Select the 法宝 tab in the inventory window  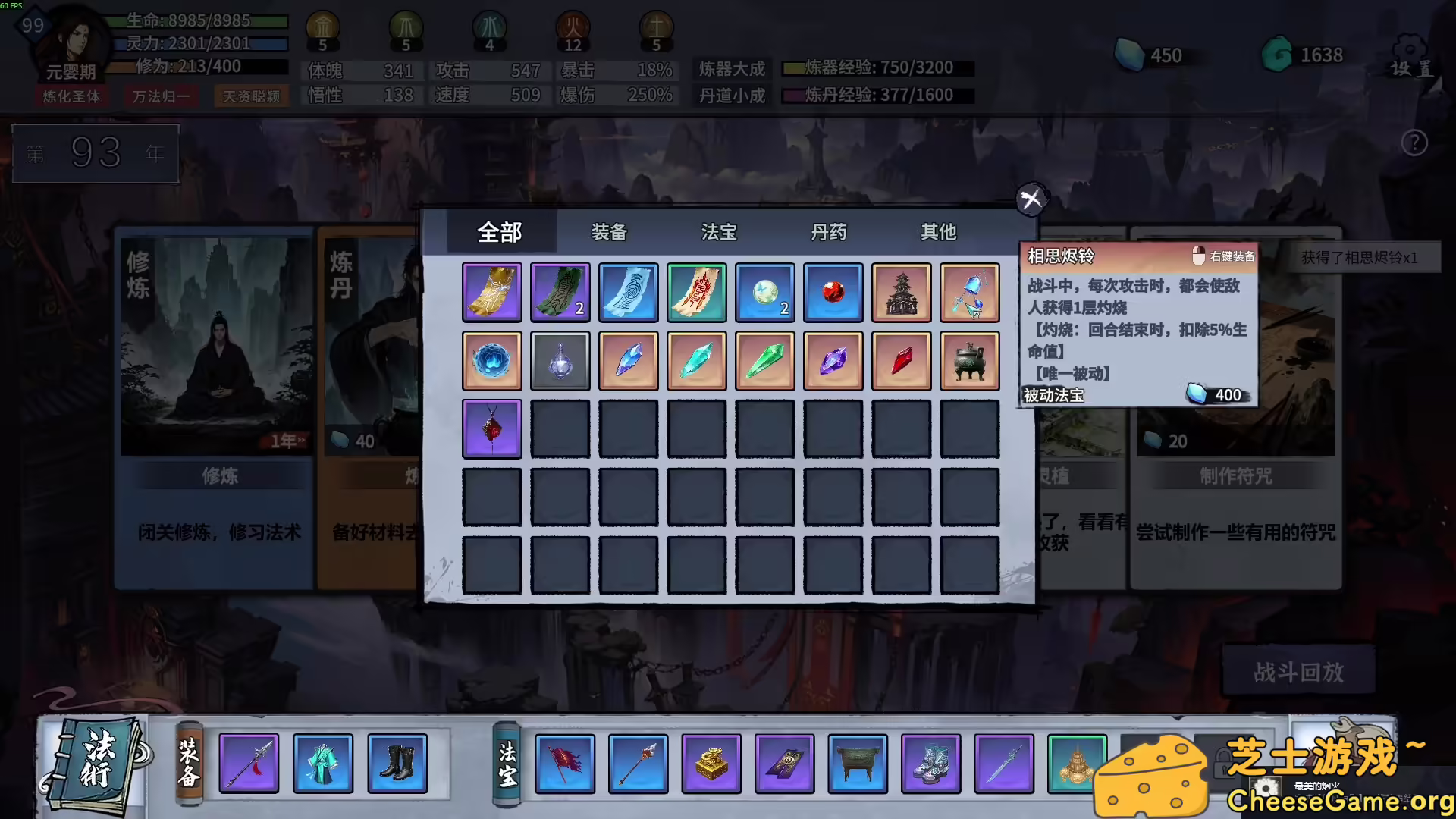(x=717, y=233)
